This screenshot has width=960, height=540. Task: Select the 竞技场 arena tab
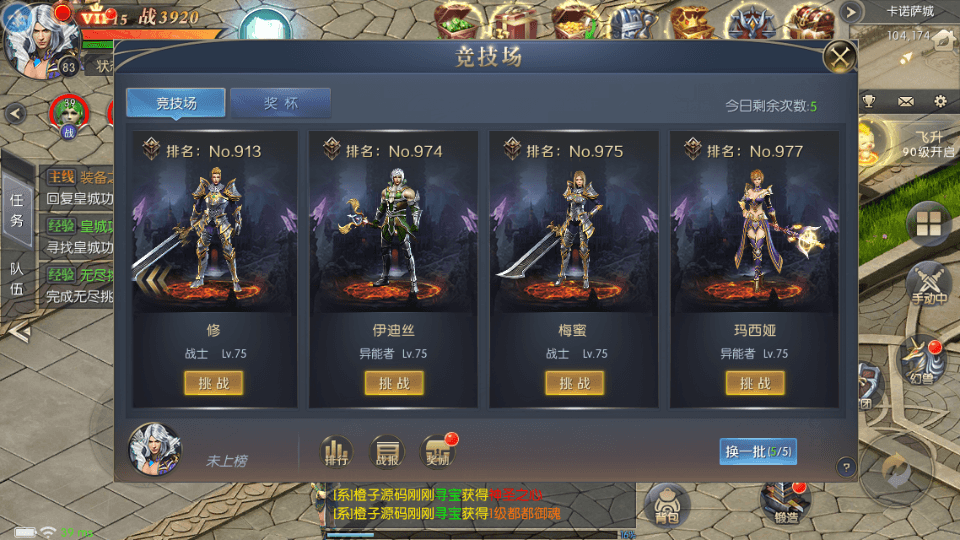(176, 103)
